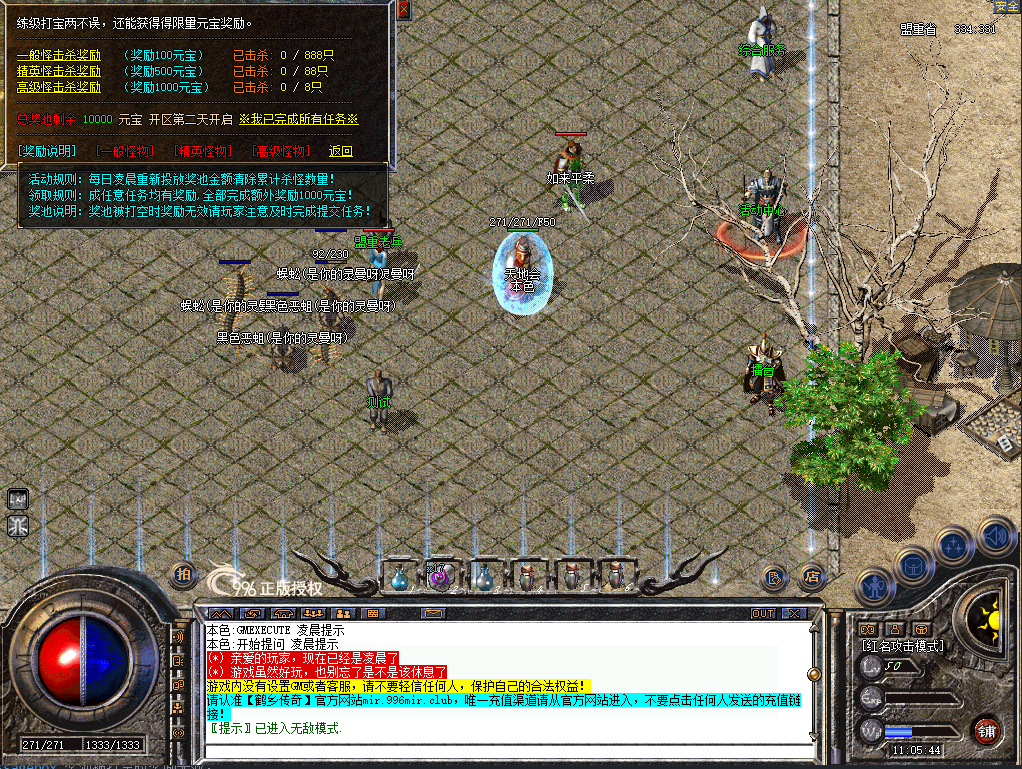Open the skills sparkle icon
The width and height of the screenshot is (1022, 769).
(x=953, y=548)
